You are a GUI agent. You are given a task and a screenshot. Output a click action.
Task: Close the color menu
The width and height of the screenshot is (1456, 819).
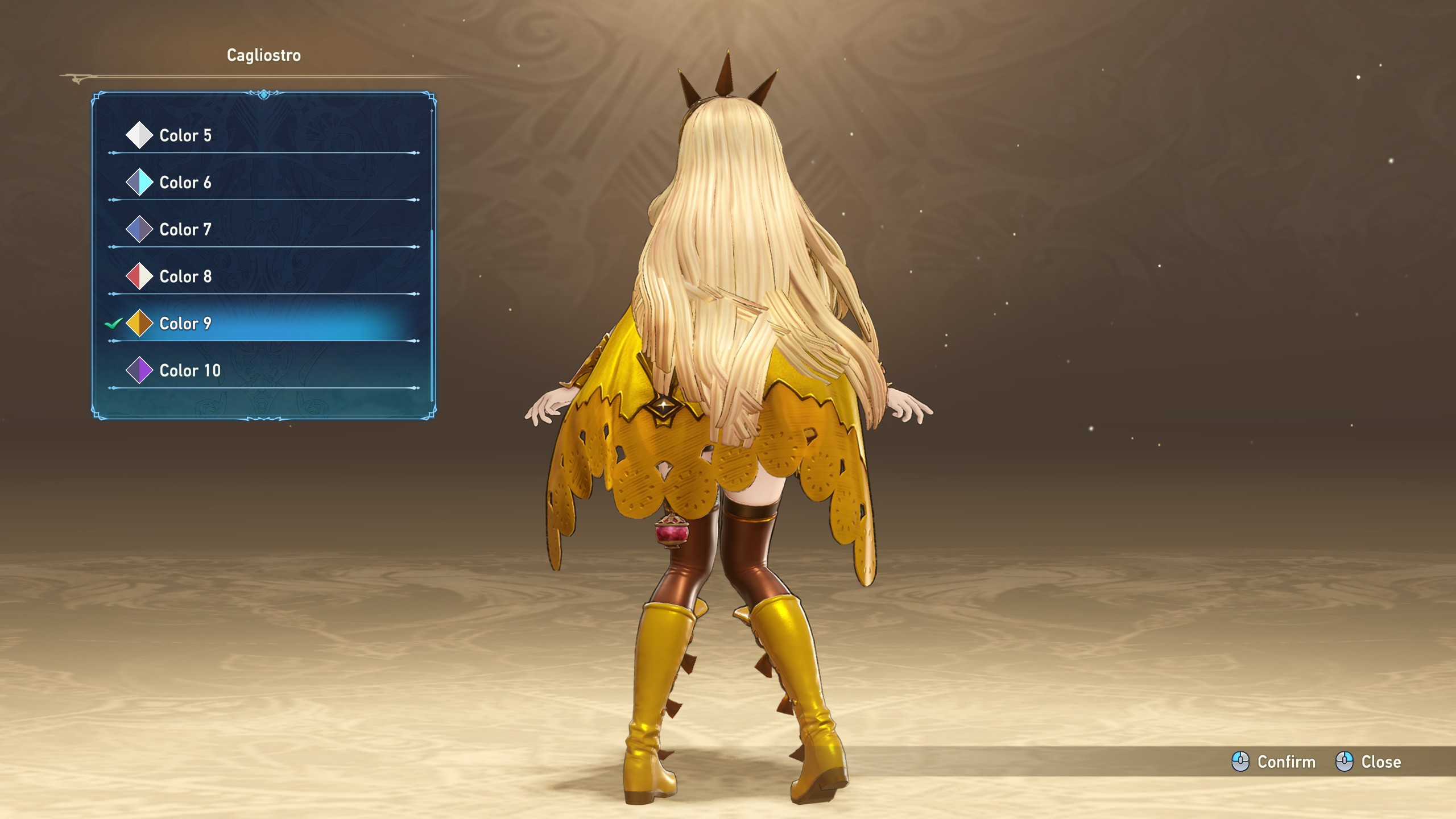(1368, 762)
